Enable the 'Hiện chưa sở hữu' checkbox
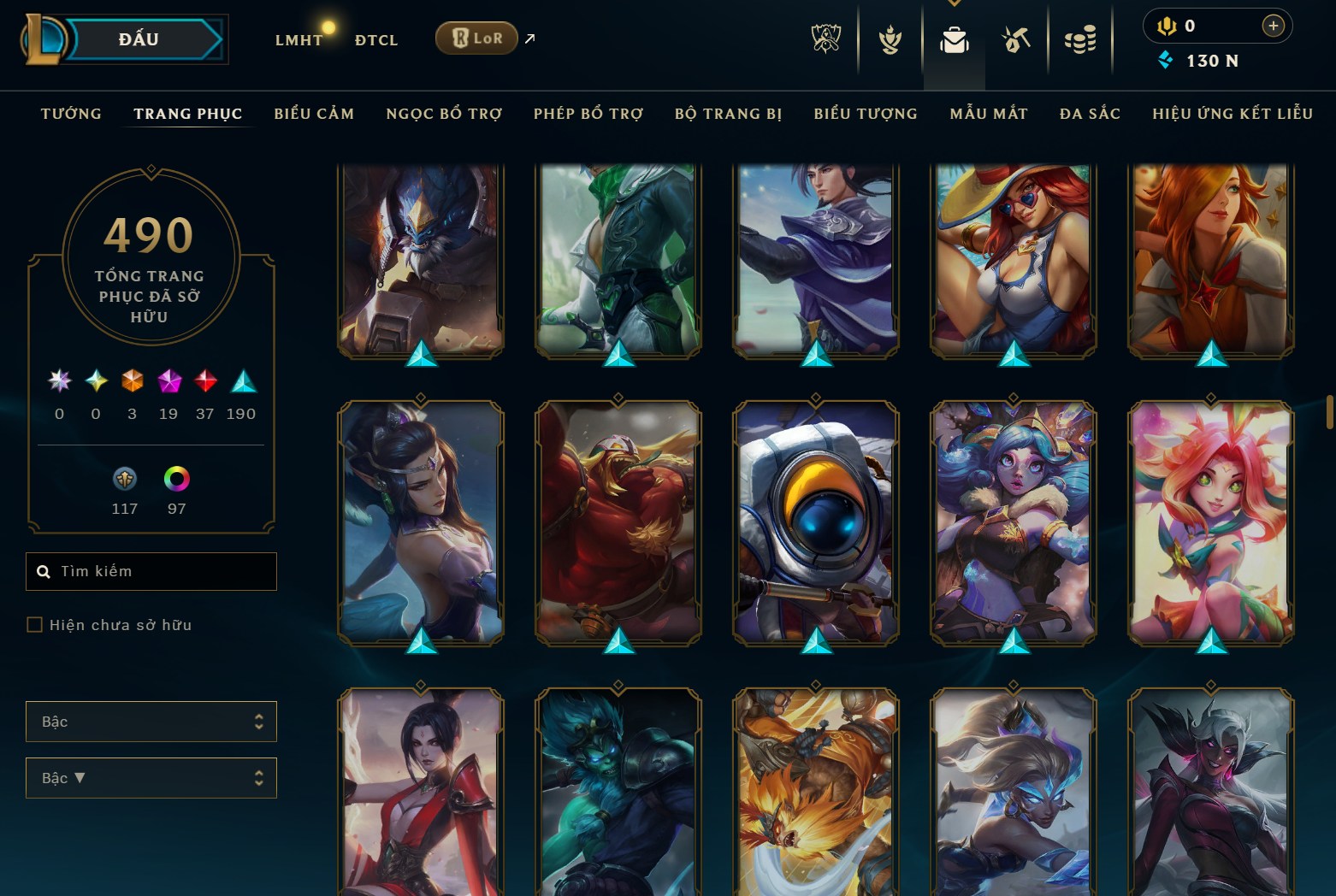Image resolution: width=1336 pixels, height=896 pixels. 35,624
